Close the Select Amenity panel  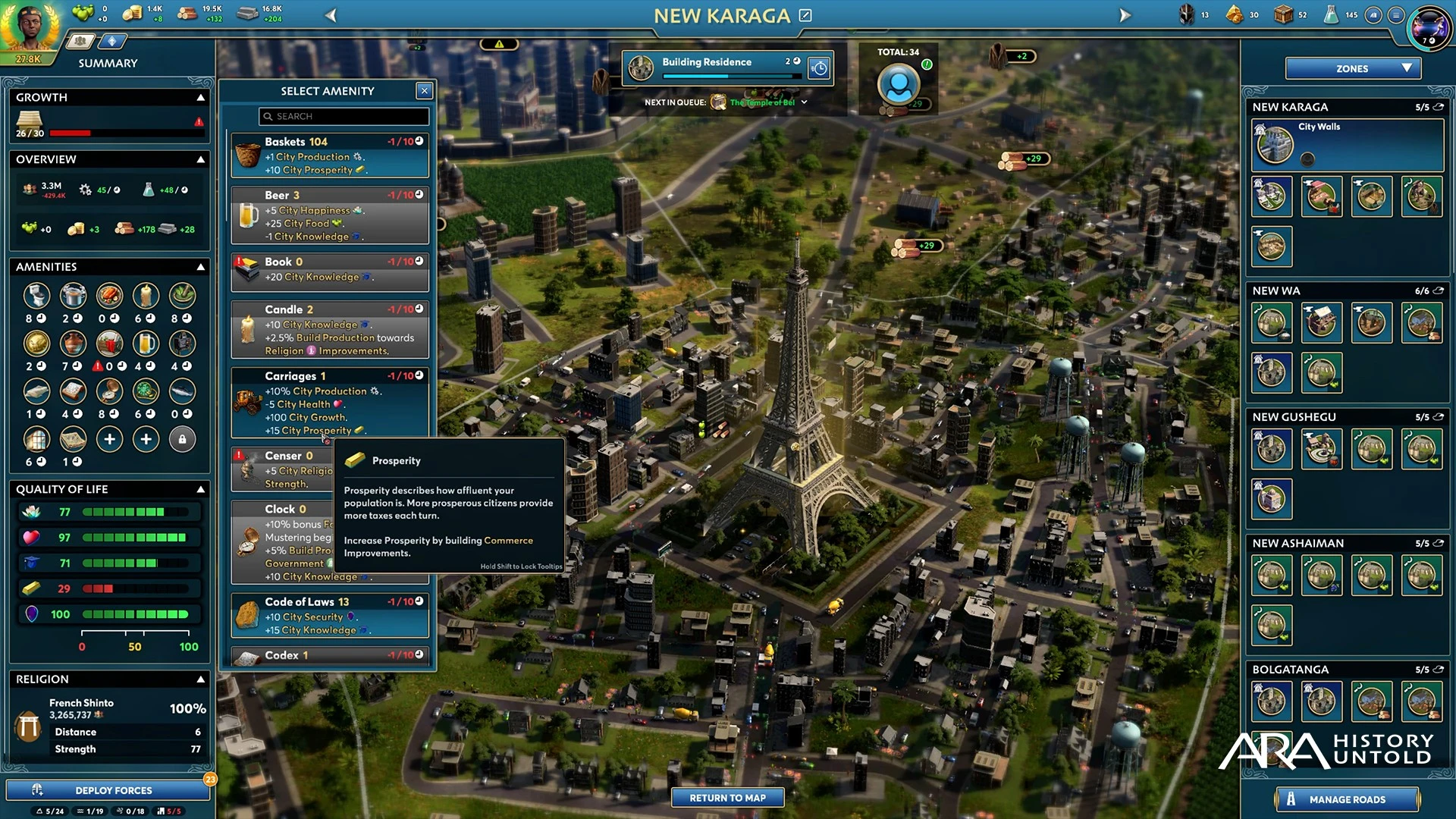(425, 91)
